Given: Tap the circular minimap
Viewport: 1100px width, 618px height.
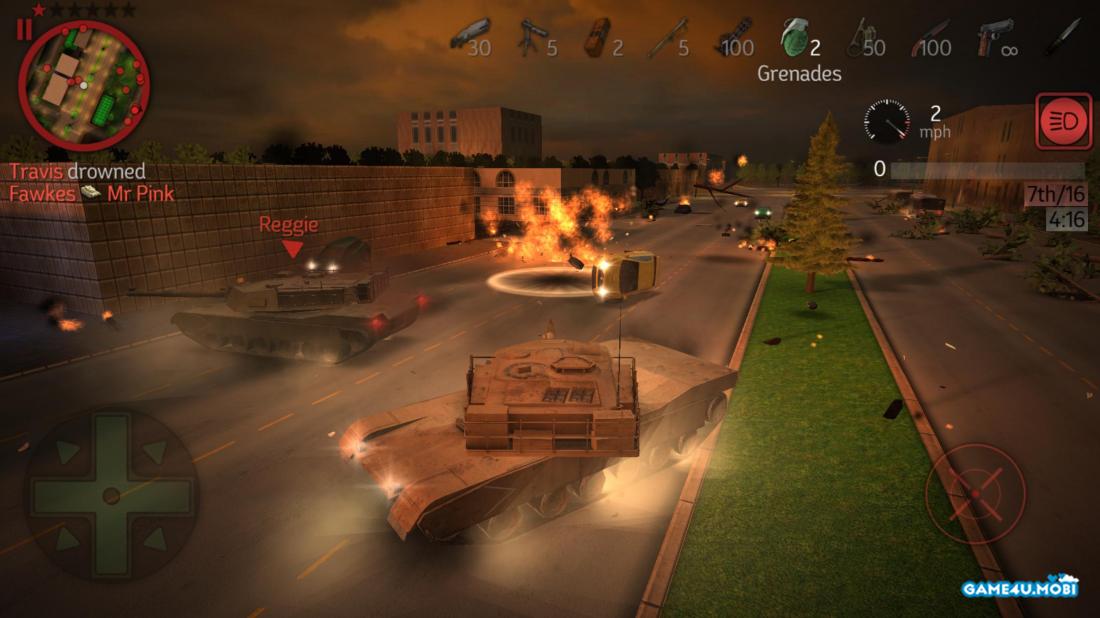Looking at the screenshot, I should [84, 85].
